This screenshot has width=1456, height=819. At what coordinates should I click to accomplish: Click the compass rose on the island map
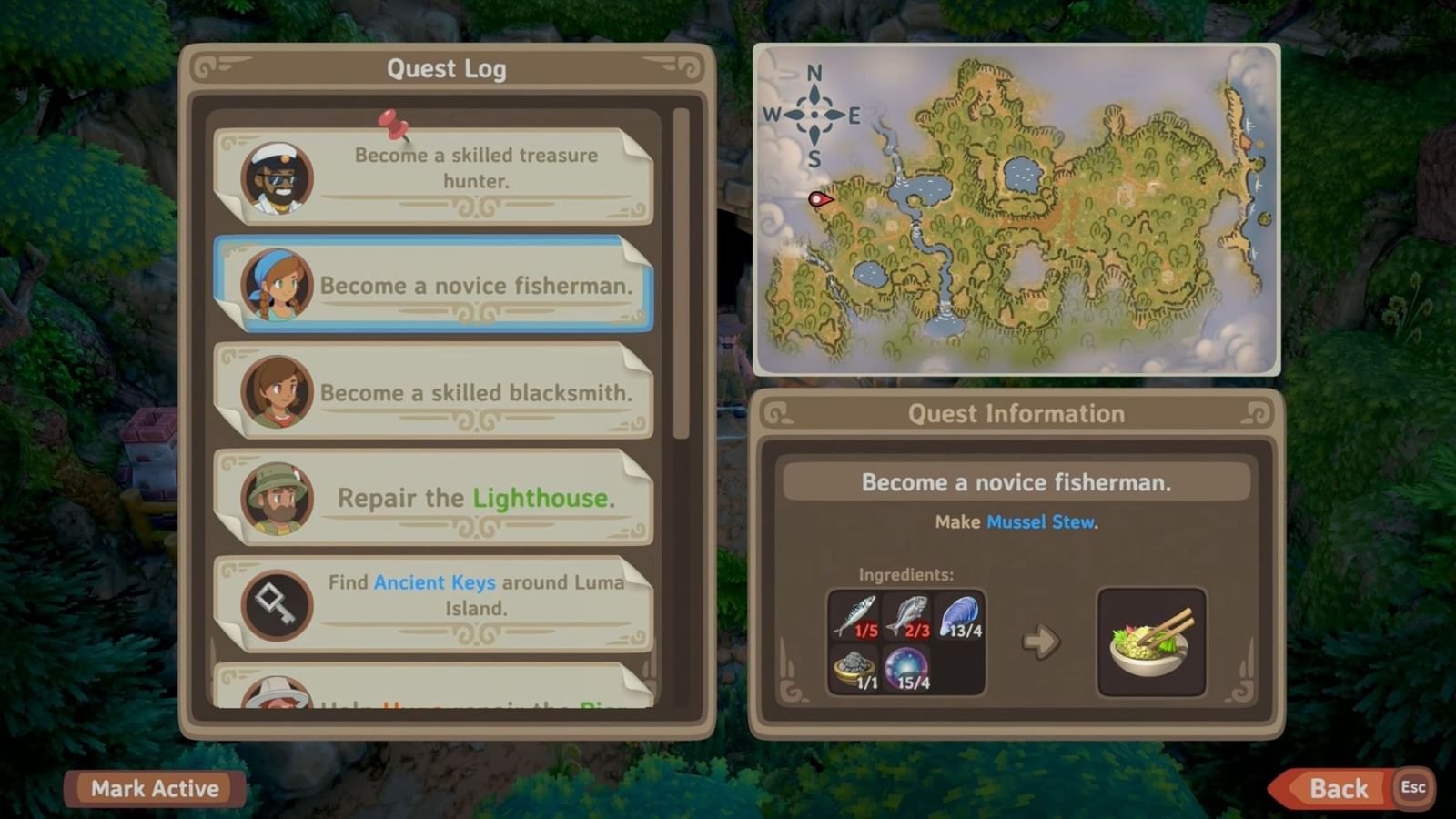(813, 114)
